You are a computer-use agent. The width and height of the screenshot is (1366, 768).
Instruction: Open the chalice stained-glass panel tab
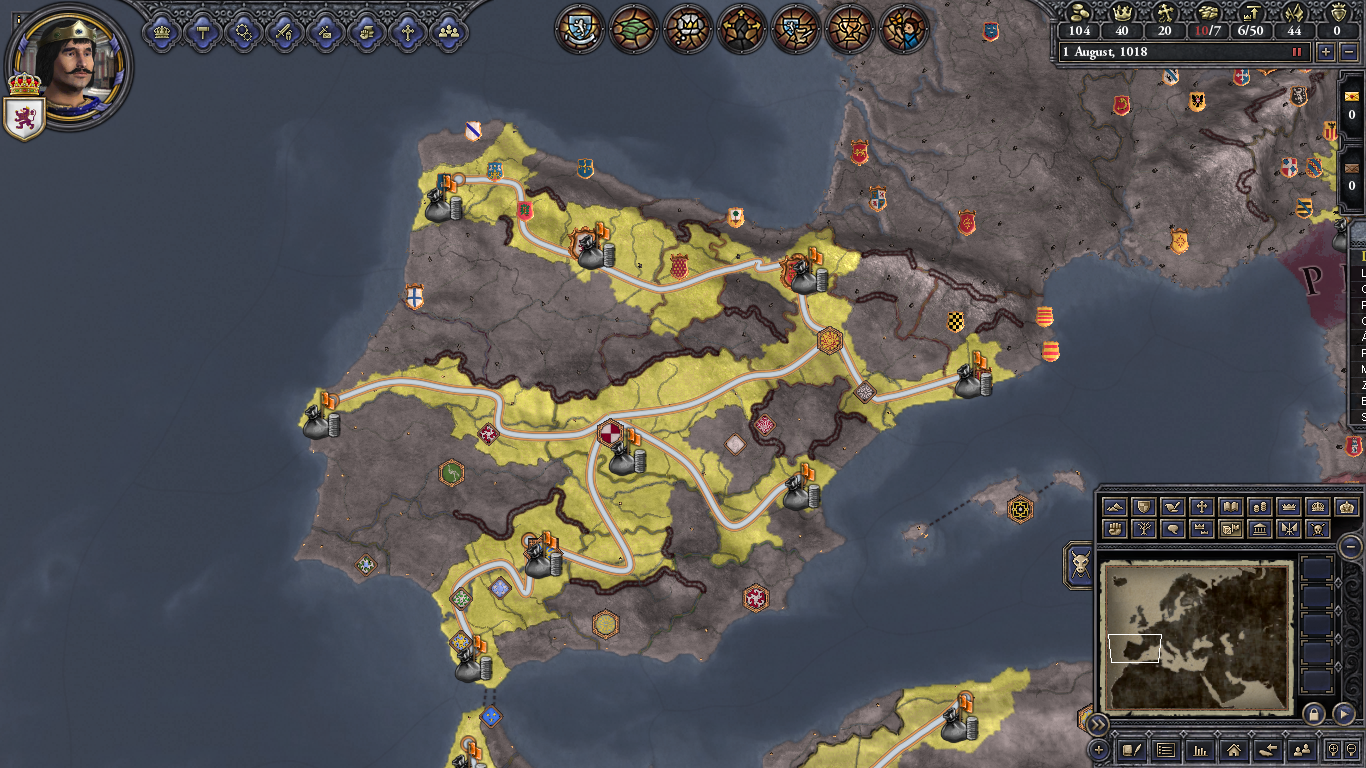click(x=849, y=28)
